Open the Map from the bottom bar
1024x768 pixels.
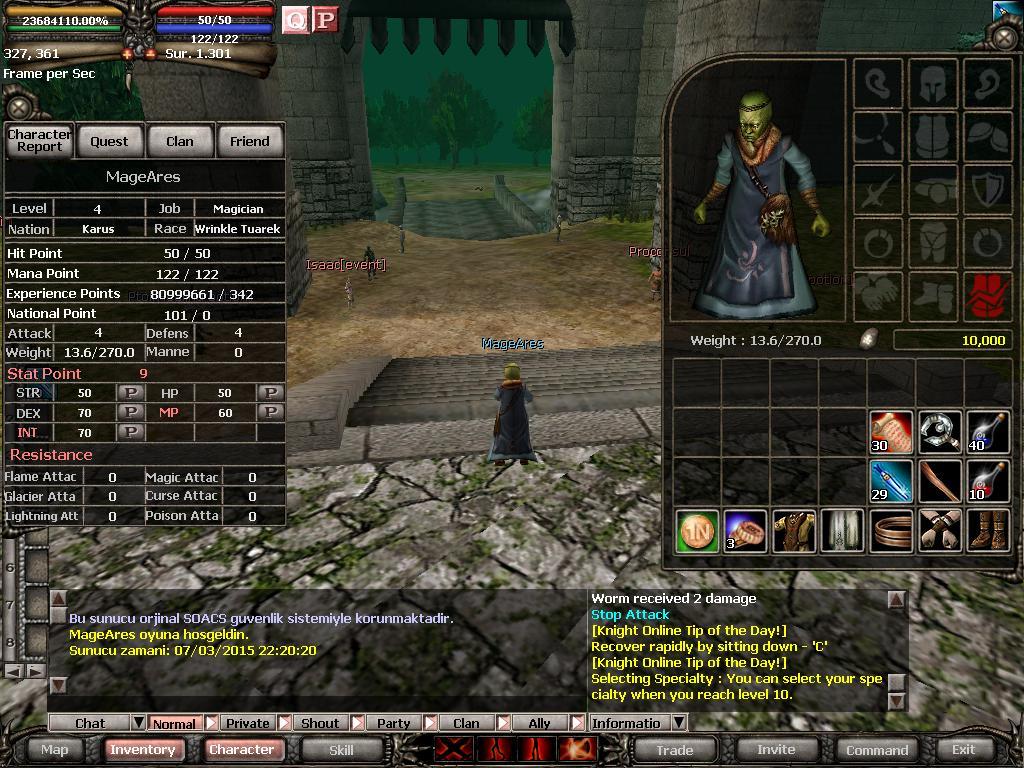tap(54, 749)
